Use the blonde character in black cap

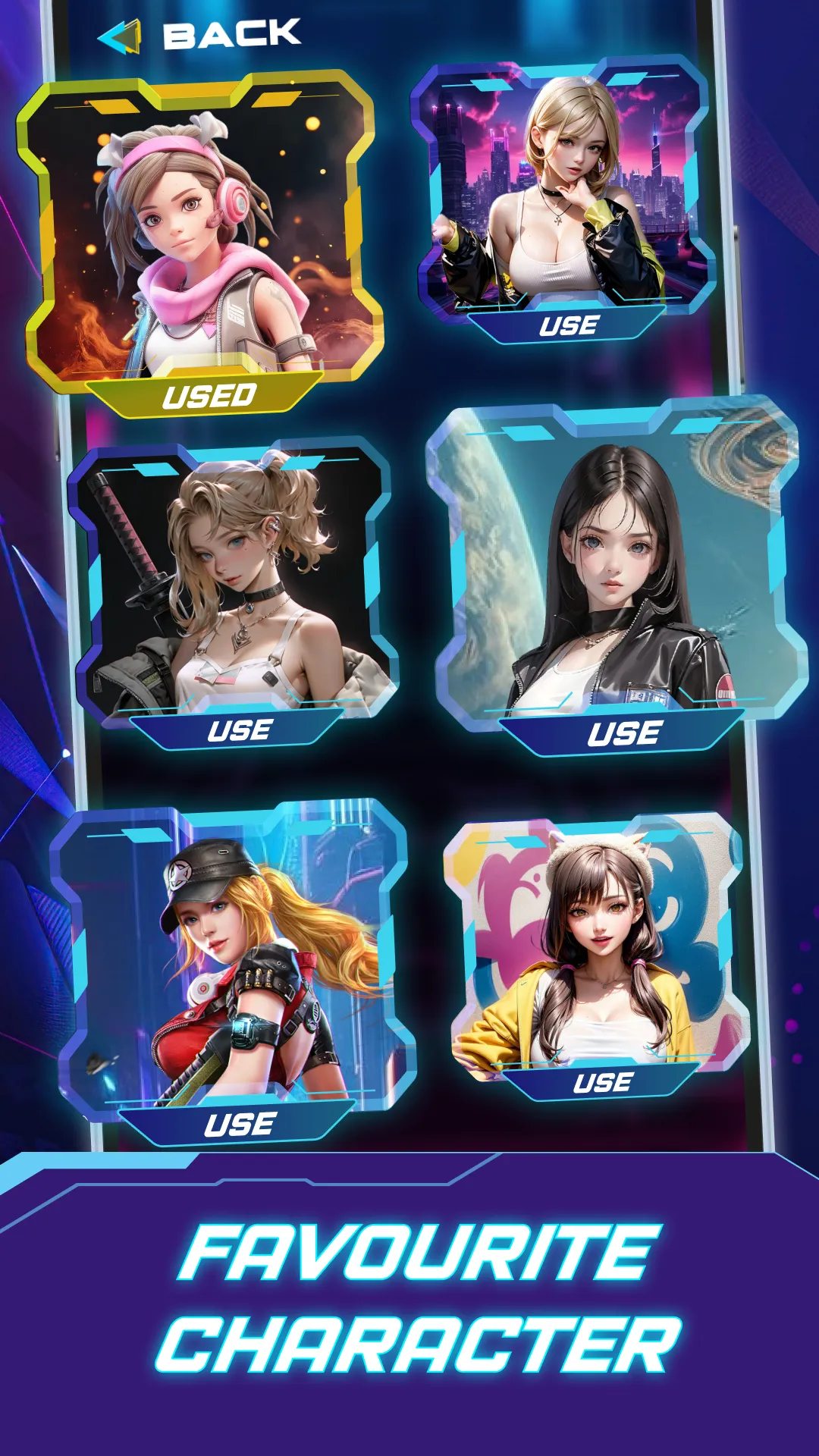[x=240, y=1124]
